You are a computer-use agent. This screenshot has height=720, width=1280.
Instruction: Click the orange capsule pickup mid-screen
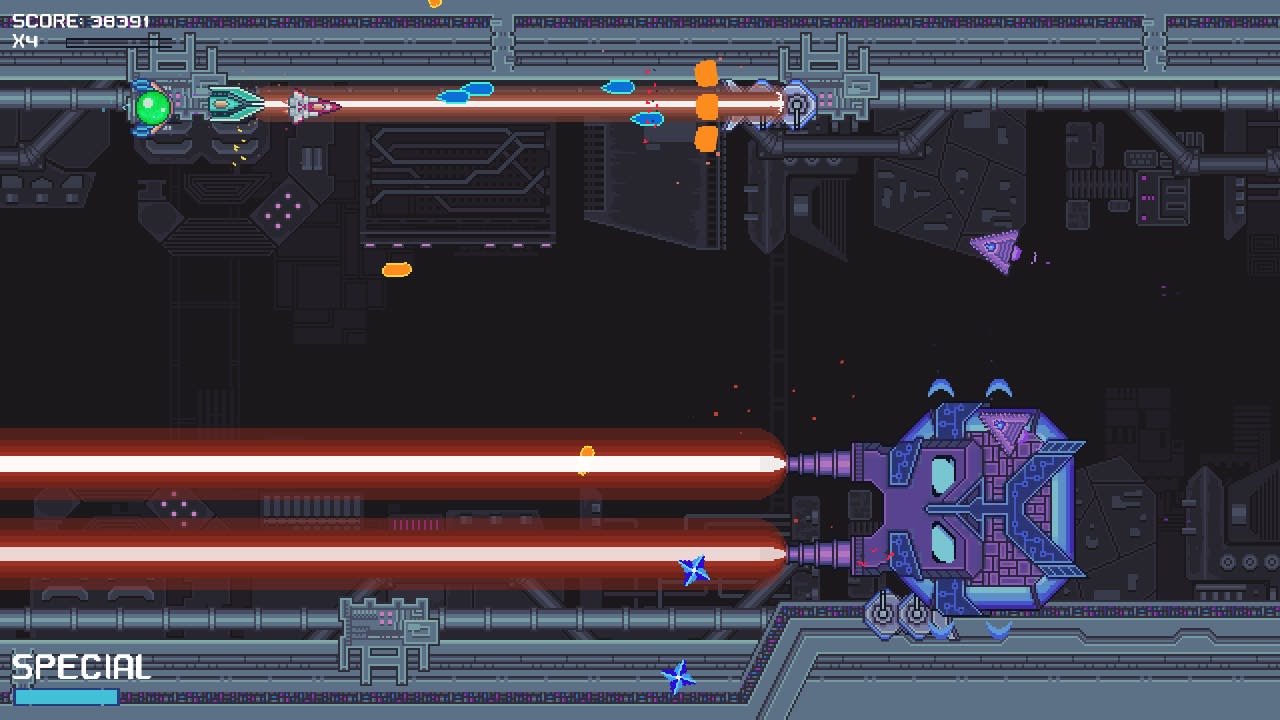(x=396, y=267)
